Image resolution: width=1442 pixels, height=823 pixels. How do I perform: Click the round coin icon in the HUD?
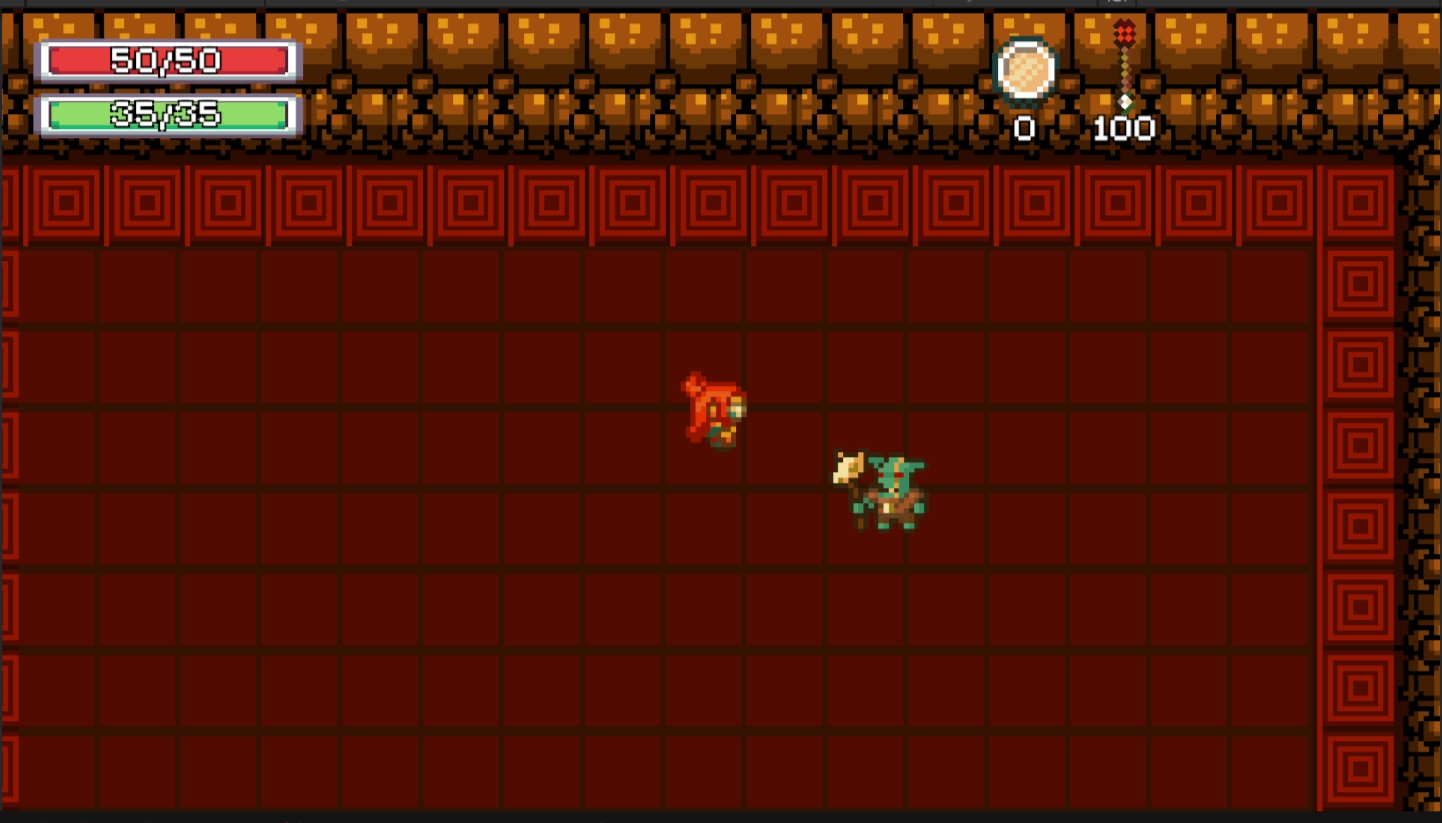point(1025,70)
